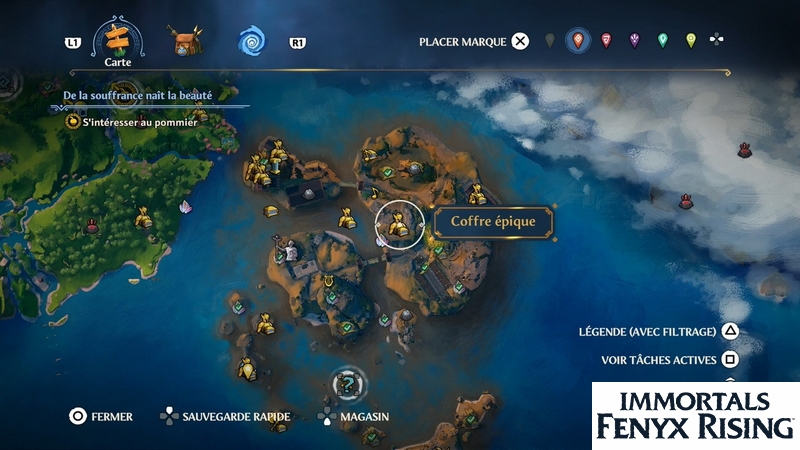Select the red pouch marker in clouds
The width and height of the screenshot is (800, 450).
(744, 150)
